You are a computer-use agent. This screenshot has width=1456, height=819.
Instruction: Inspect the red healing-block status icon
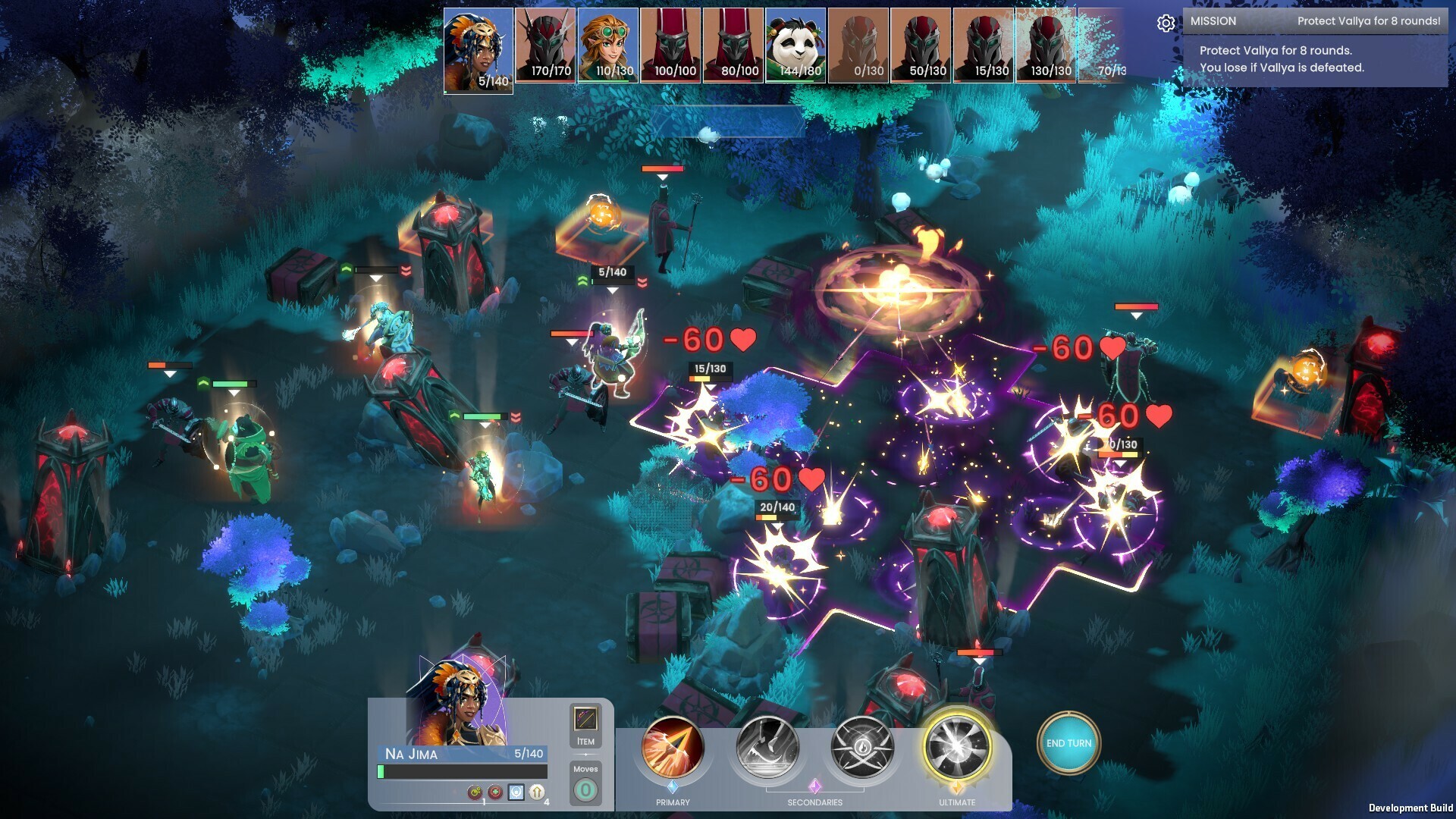495,794
